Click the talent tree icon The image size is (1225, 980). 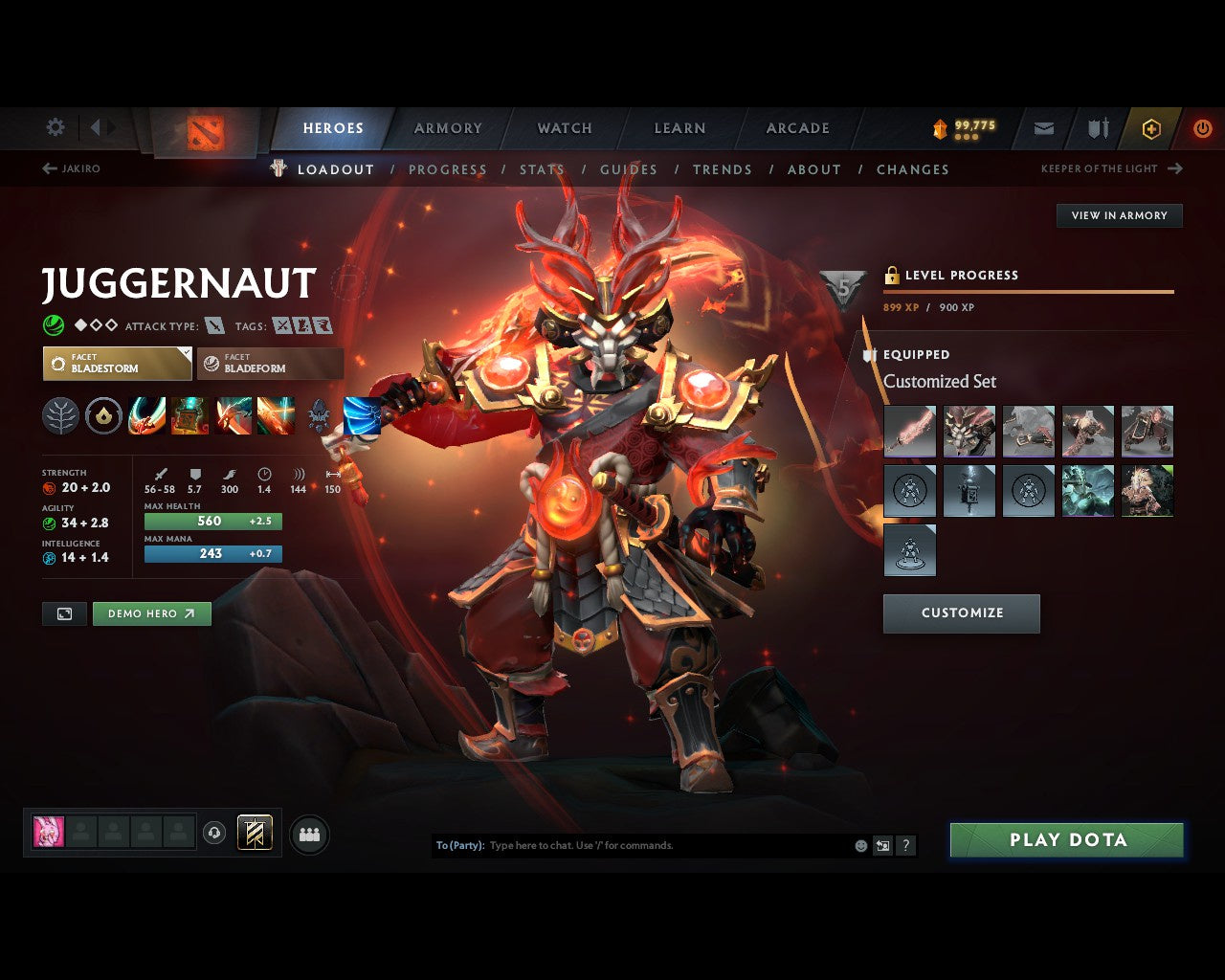(60, 416)
